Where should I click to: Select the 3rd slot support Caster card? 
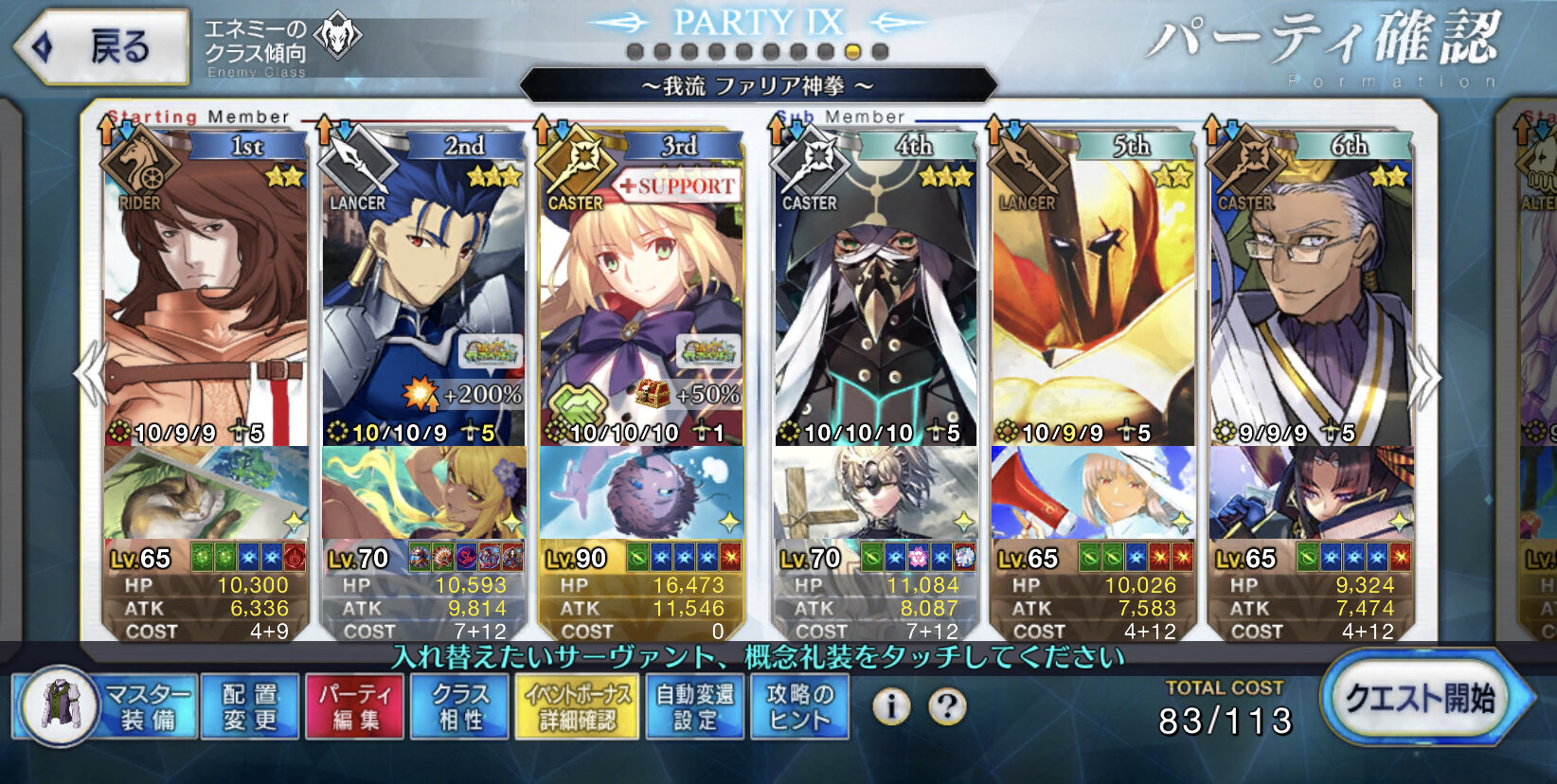(641, 294)
